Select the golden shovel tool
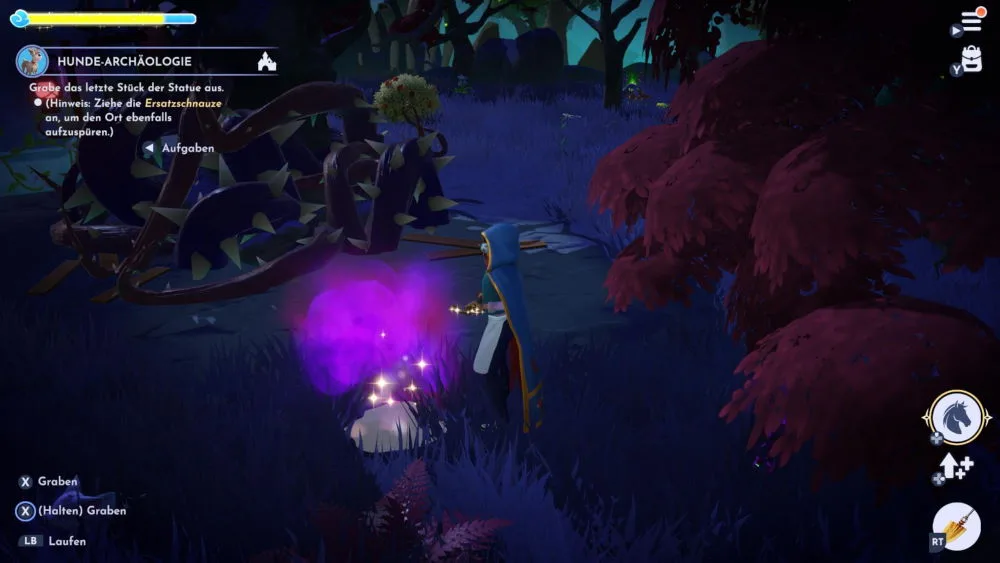Viewport: 1000px width, 563px height. (x=957, y=526)
